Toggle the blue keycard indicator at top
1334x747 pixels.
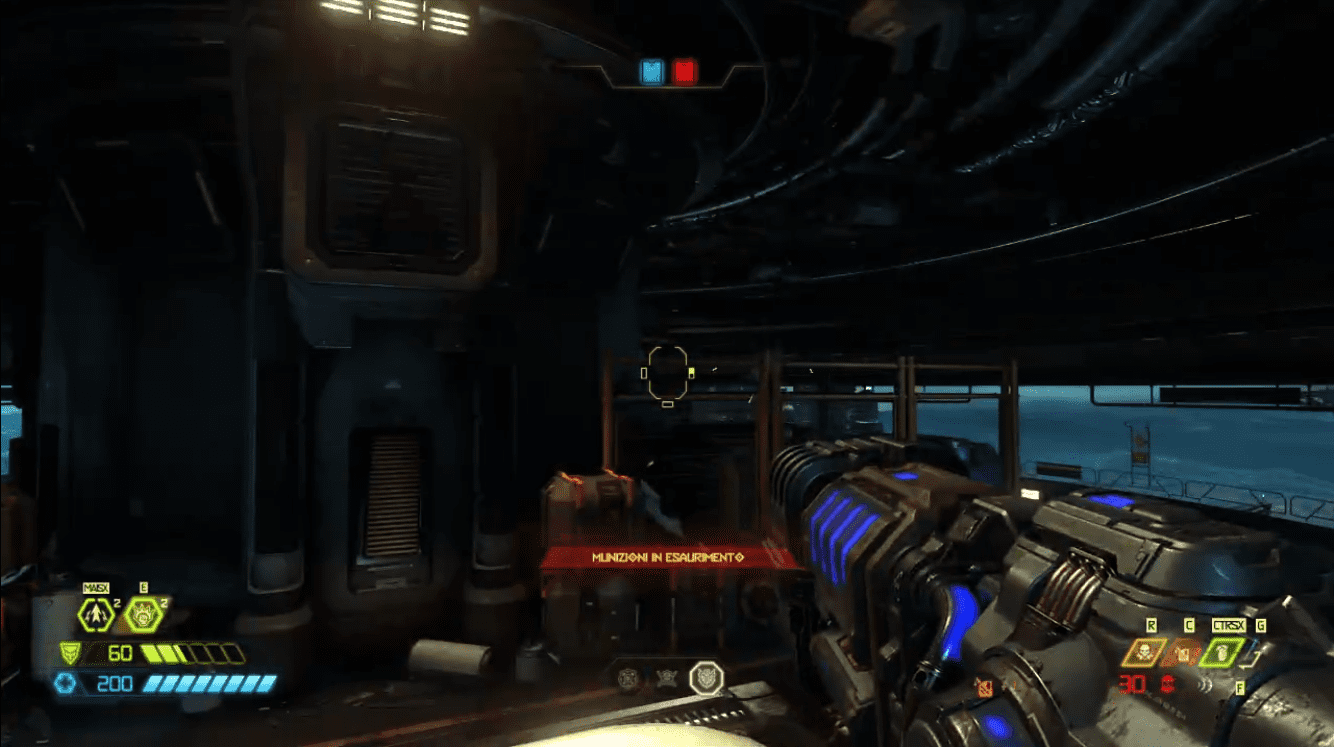[651, 70]
